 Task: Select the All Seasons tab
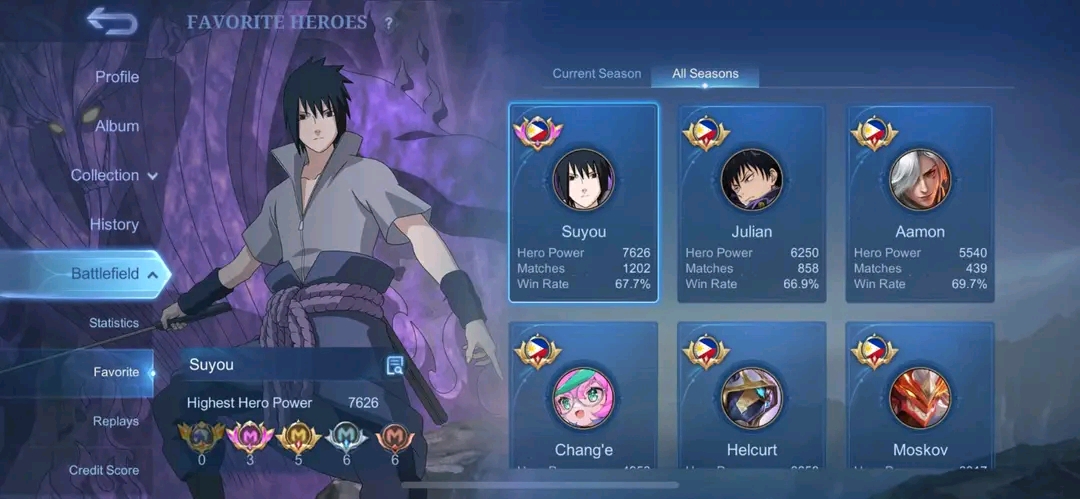coord(705,74)
